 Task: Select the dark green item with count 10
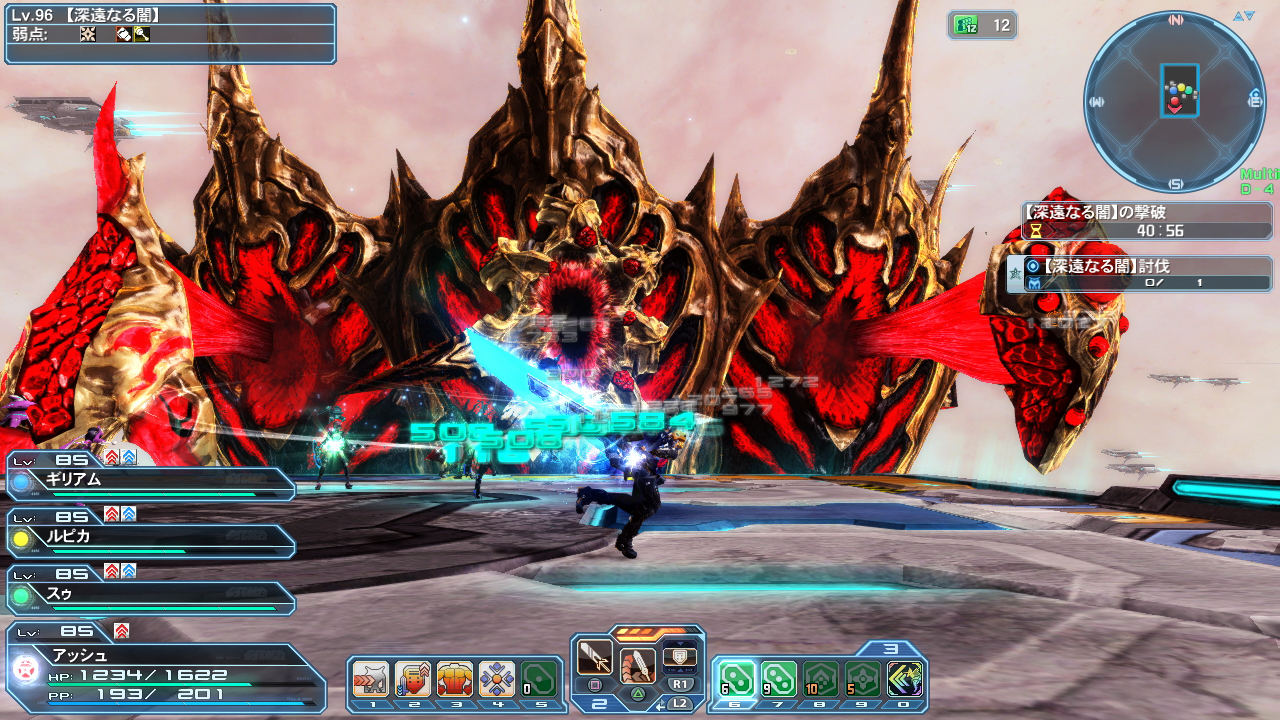coord(821,679)
